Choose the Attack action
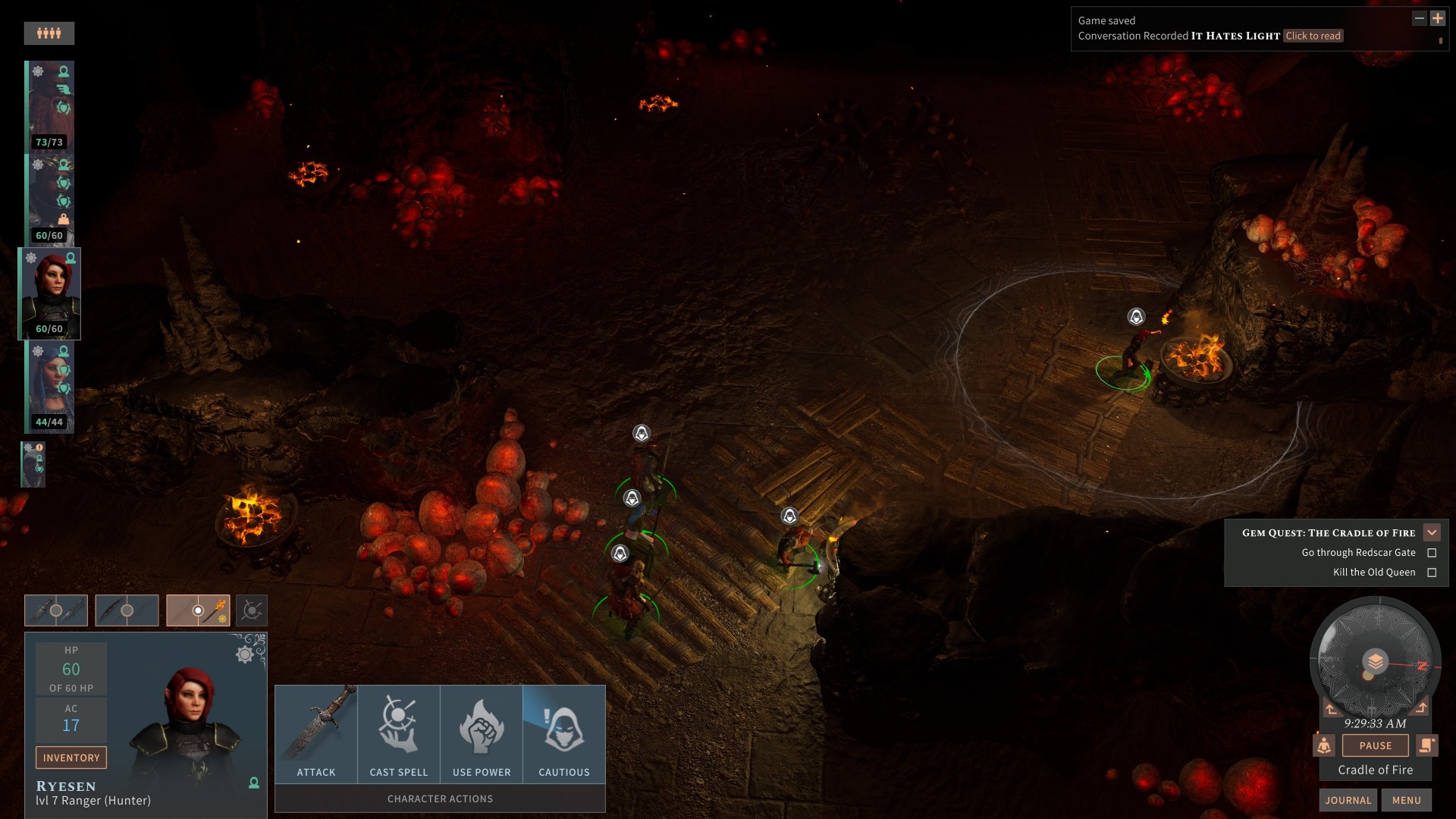This screenshot has width=1456, height=819. [316, 733]
